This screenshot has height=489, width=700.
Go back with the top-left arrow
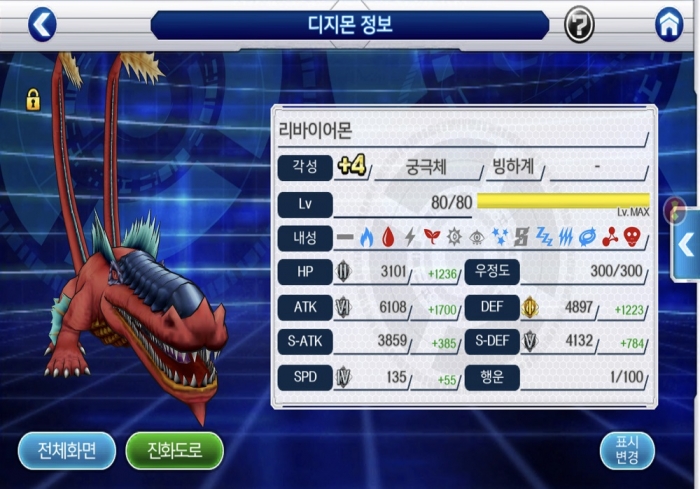41,24
